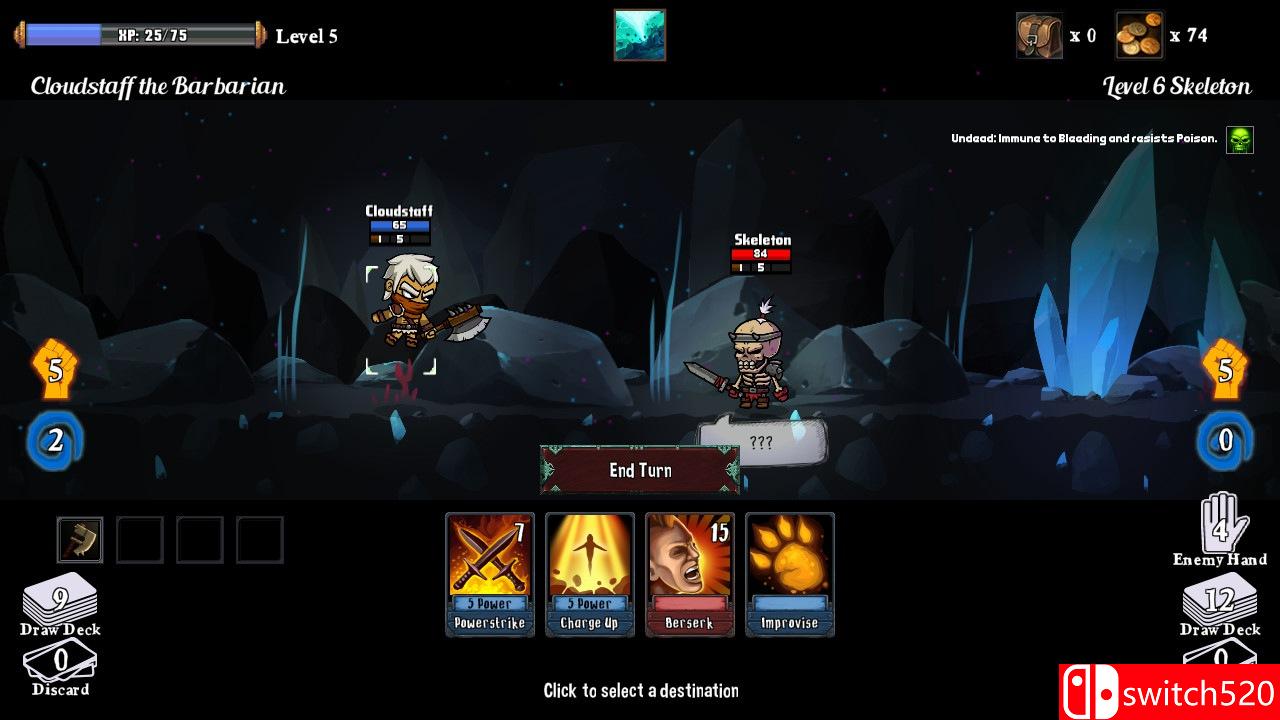Screen dimensions: 1280x720
Task: Inspect the Discard pile
Action: [62, 663]
